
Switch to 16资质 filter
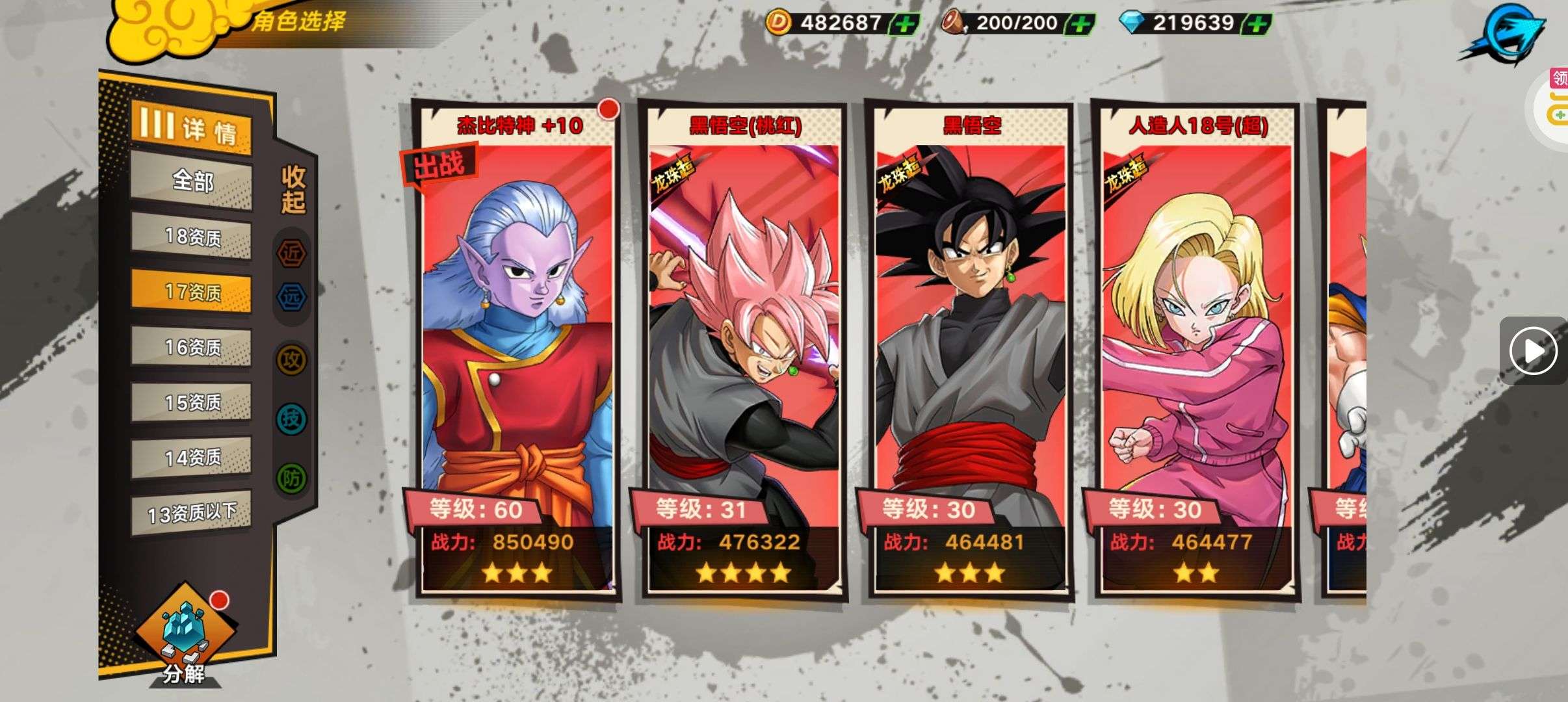[192, 347]
